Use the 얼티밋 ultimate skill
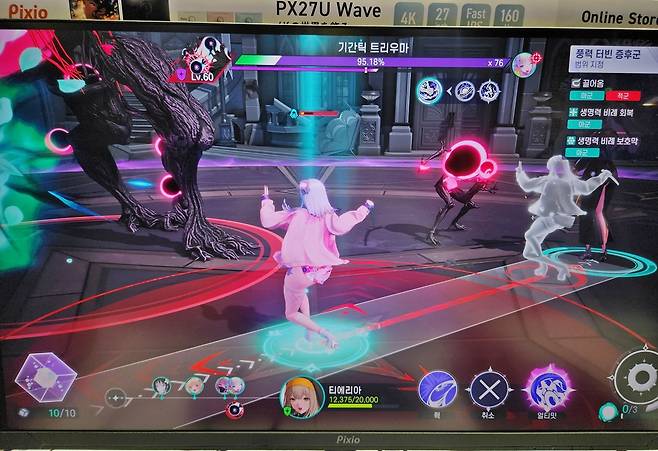This screenshot has height=451, width=658. 548,388
